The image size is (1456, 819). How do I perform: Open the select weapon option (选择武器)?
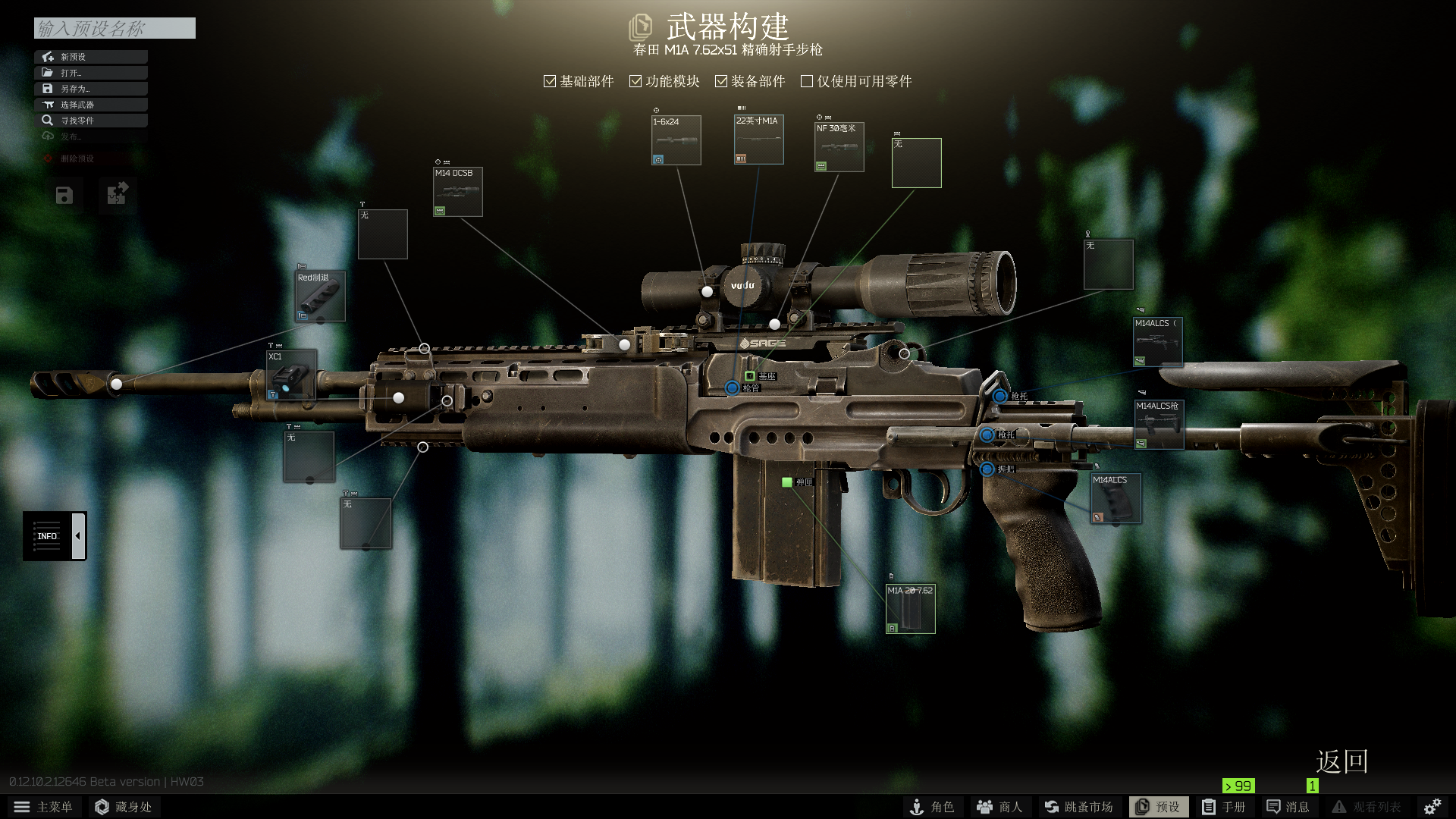[x=91, y=105]
